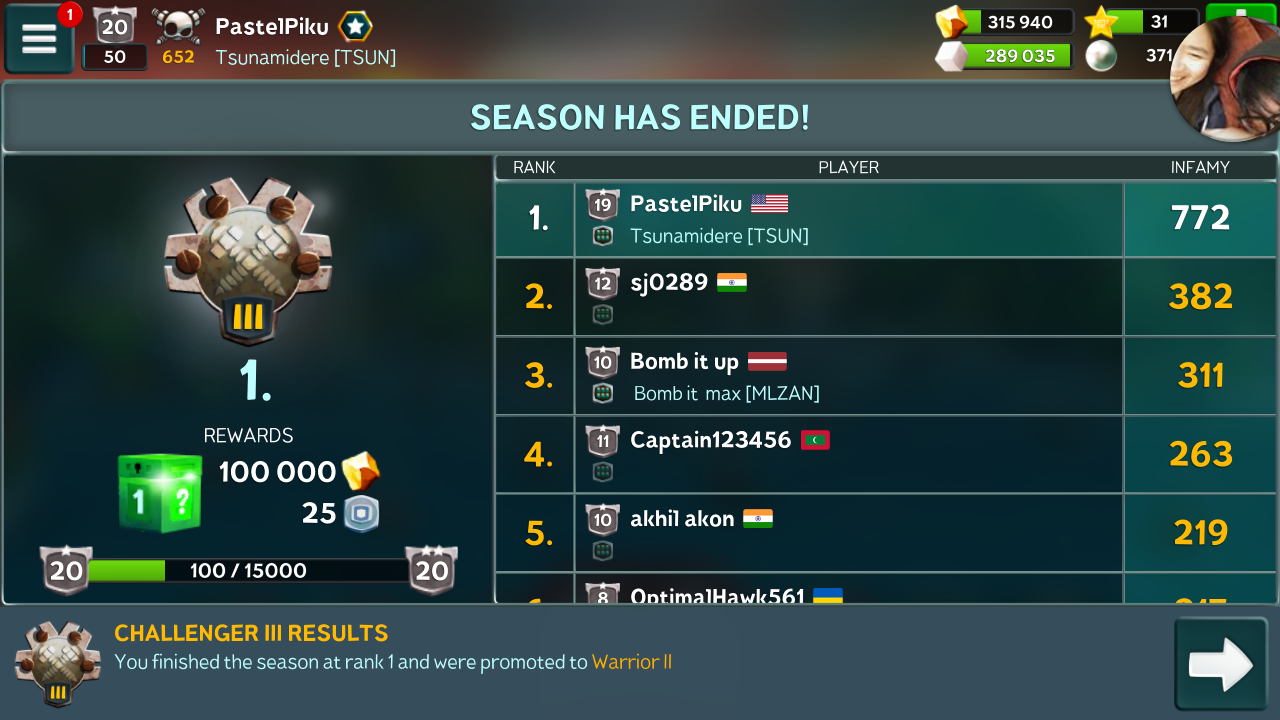Tap the Challenger III league badge

(247, 260)
